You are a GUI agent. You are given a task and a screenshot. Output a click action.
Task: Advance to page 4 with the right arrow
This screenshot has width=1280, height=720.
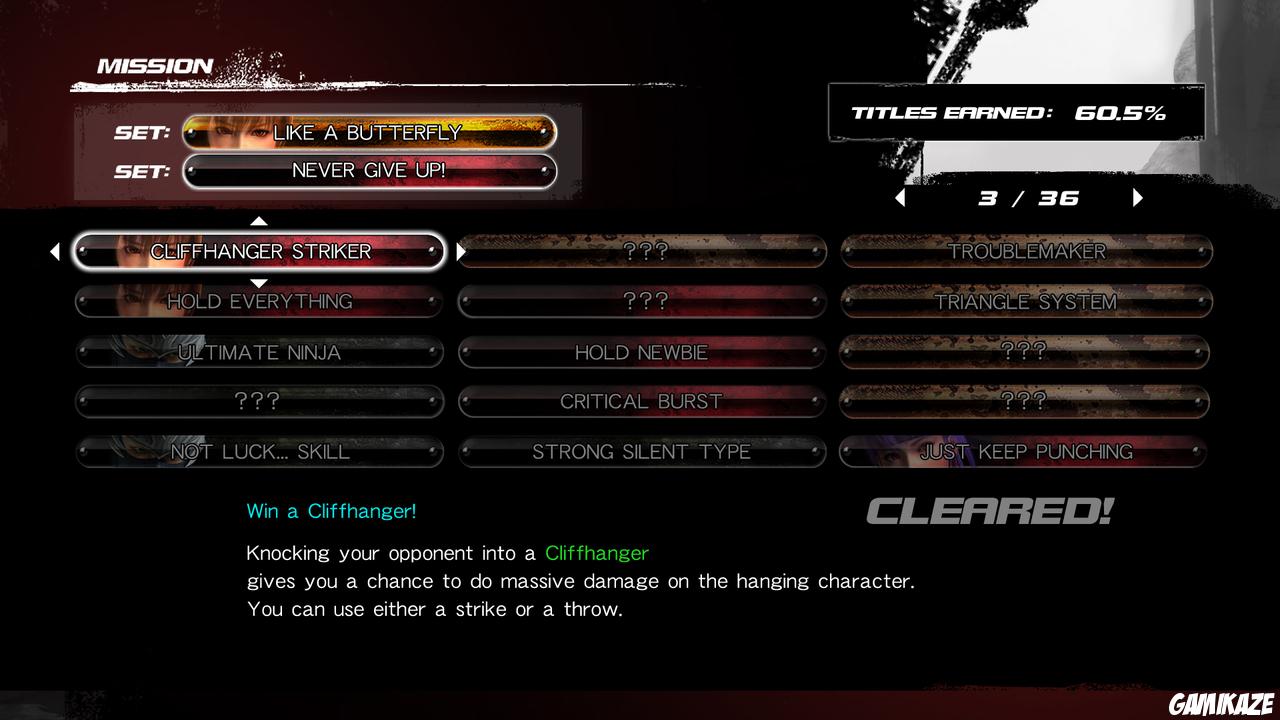point(1137,197)
